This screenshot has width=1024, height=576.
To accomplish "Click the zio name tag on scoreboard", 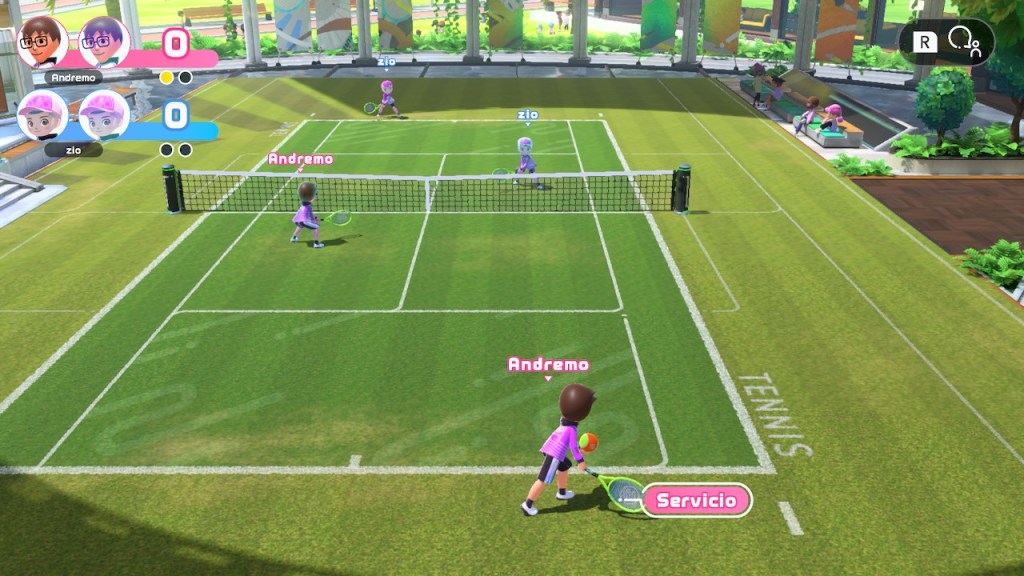I will pos(73,150).
